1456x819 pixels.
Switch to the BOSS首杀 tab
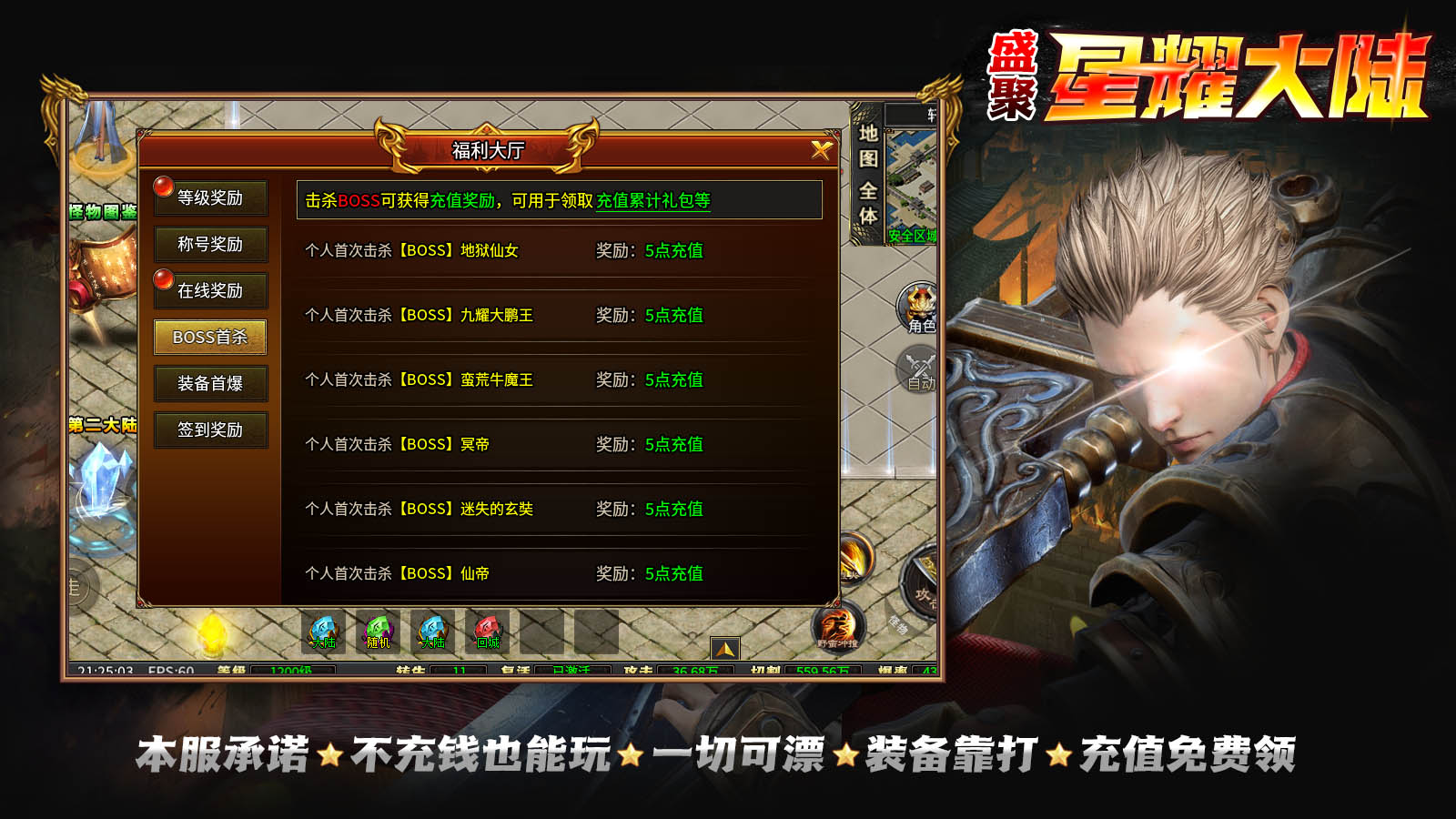(x=211, y=337)
